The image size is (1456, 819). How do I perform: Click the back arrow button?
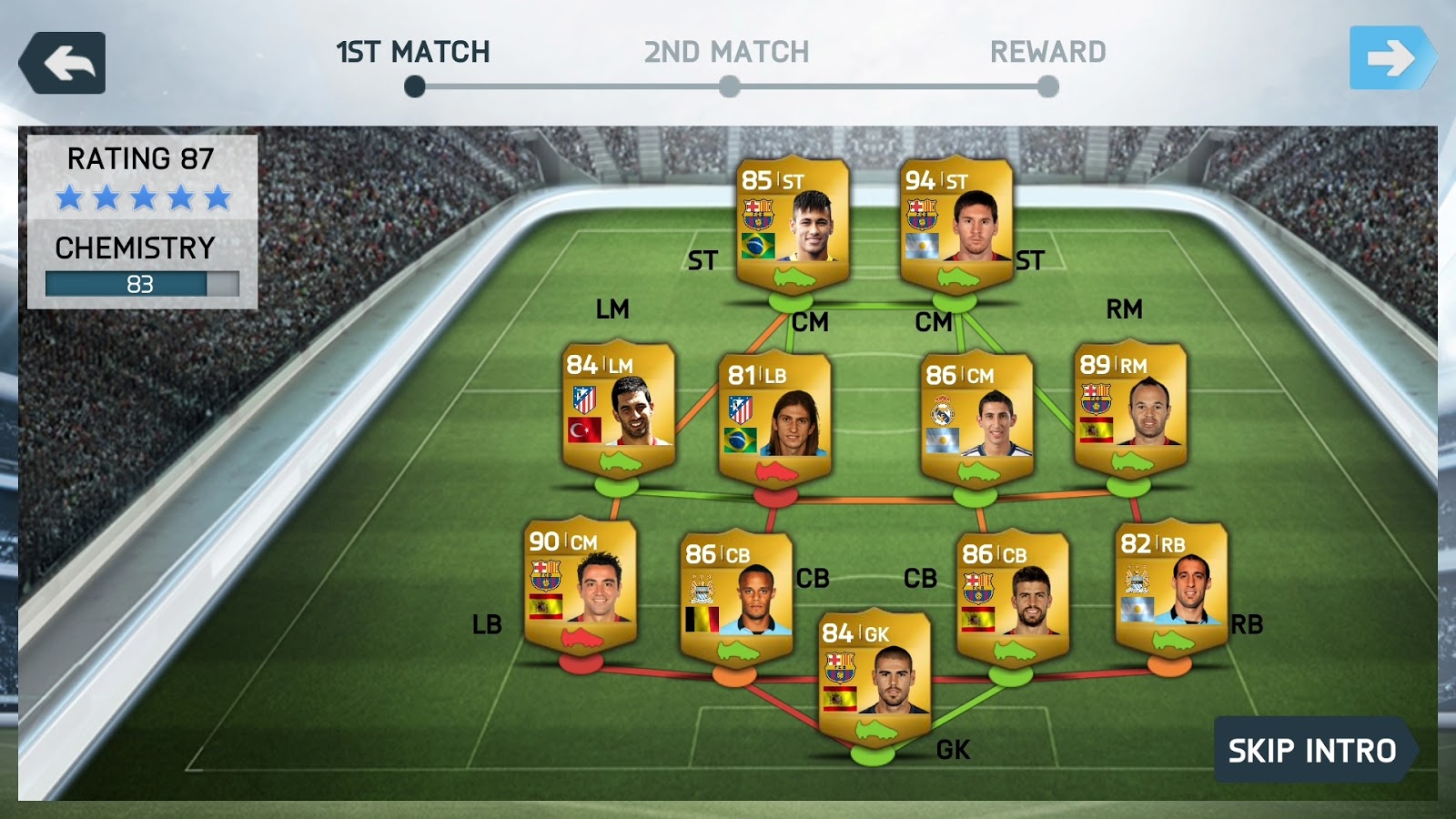pyautogui.click(x=64, y=62)
